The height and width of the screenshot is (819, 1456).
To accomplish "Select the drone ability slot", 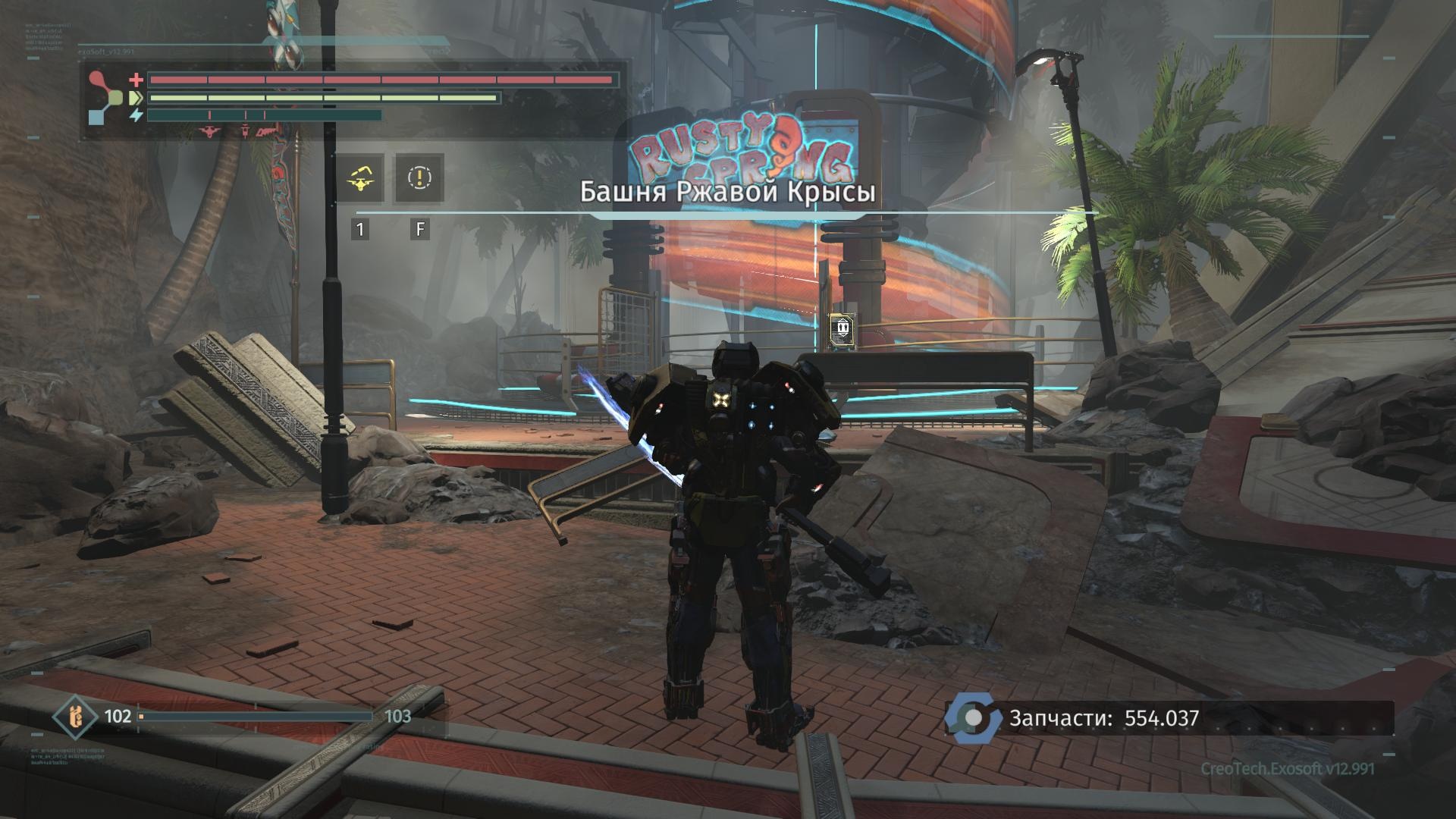I will click(359, 178).
